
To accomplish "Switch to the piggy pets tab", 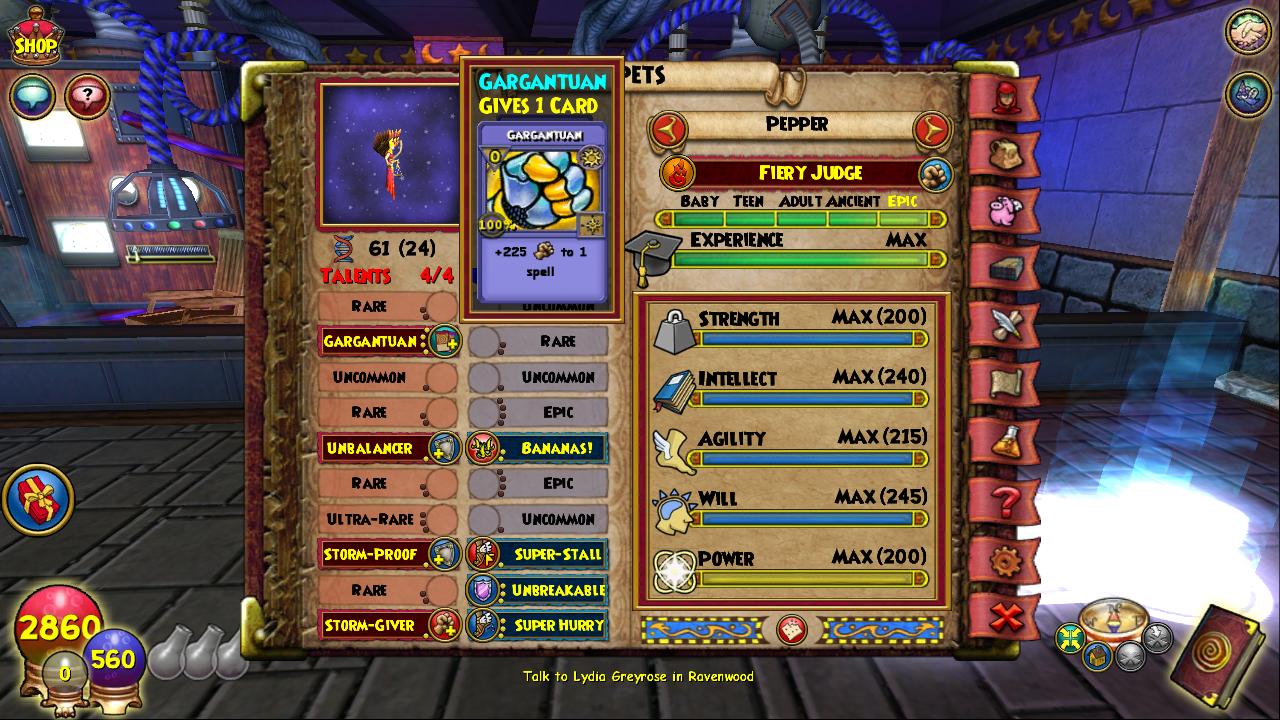I will click(x=1006, y=211).
